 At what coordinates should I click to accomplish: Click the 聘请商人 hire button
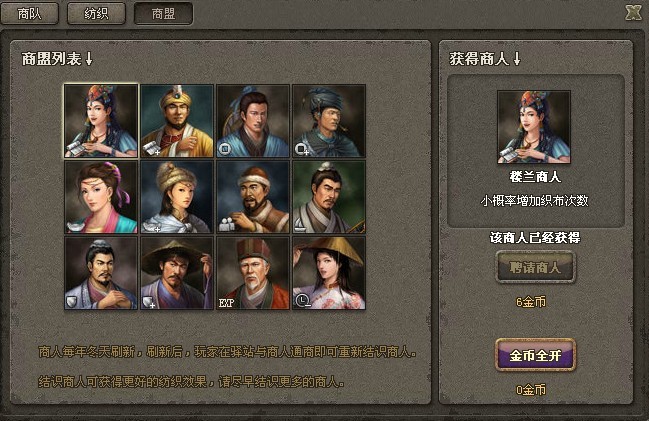(x=535, y=268)
